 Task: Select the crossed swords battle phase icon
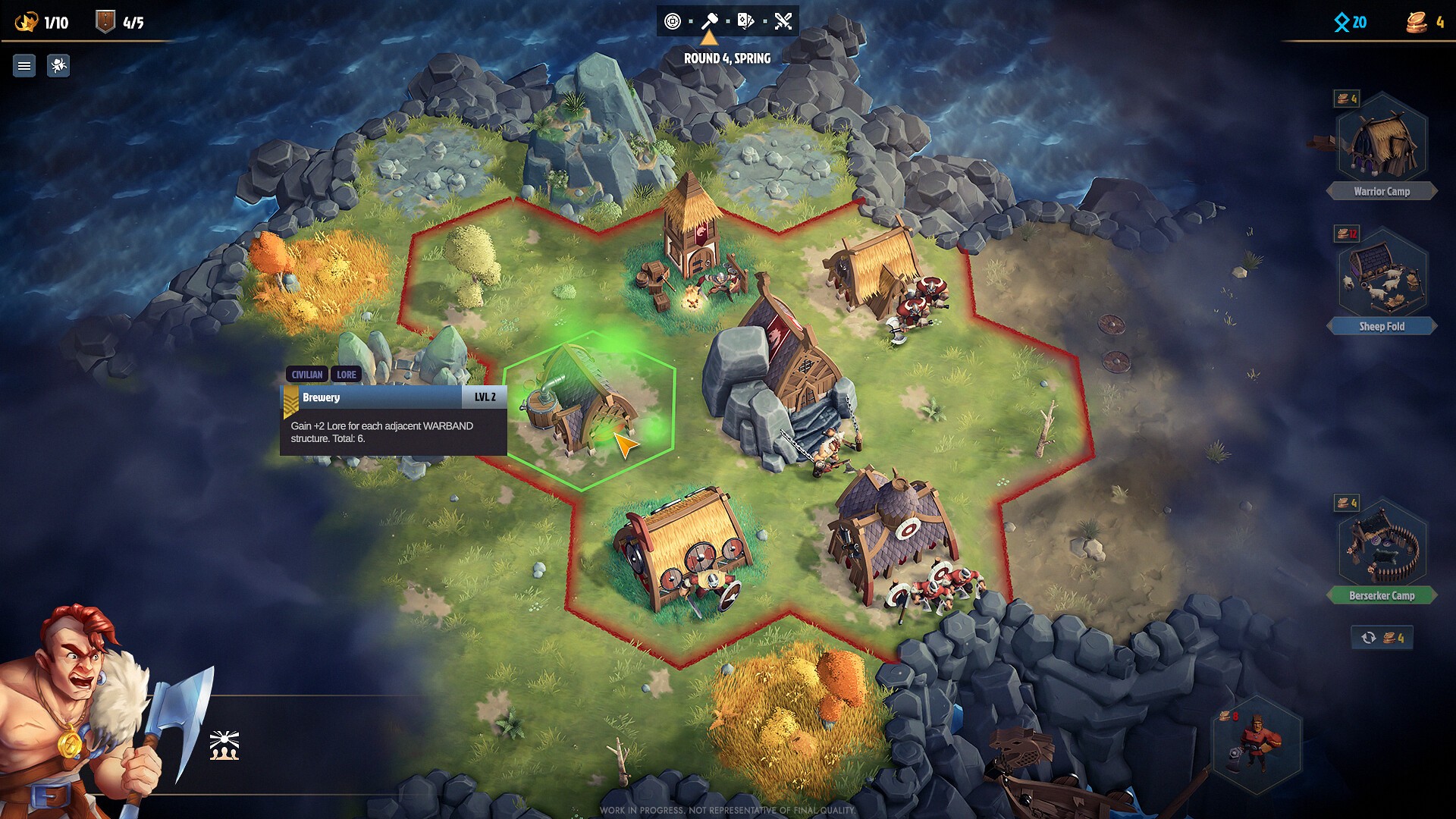coord(783,21)
